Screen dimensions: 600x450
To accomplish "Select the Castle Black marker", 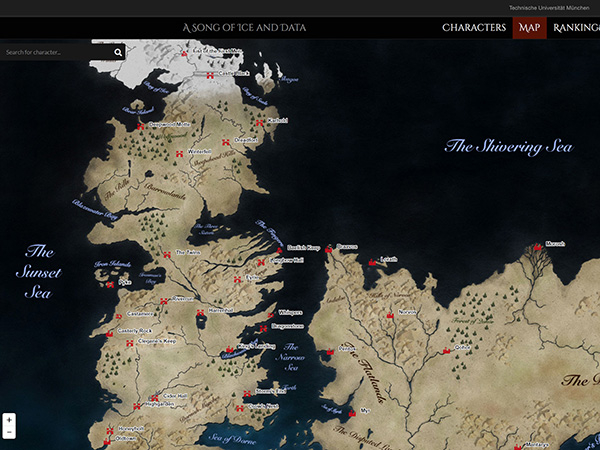I will point(210,75).
